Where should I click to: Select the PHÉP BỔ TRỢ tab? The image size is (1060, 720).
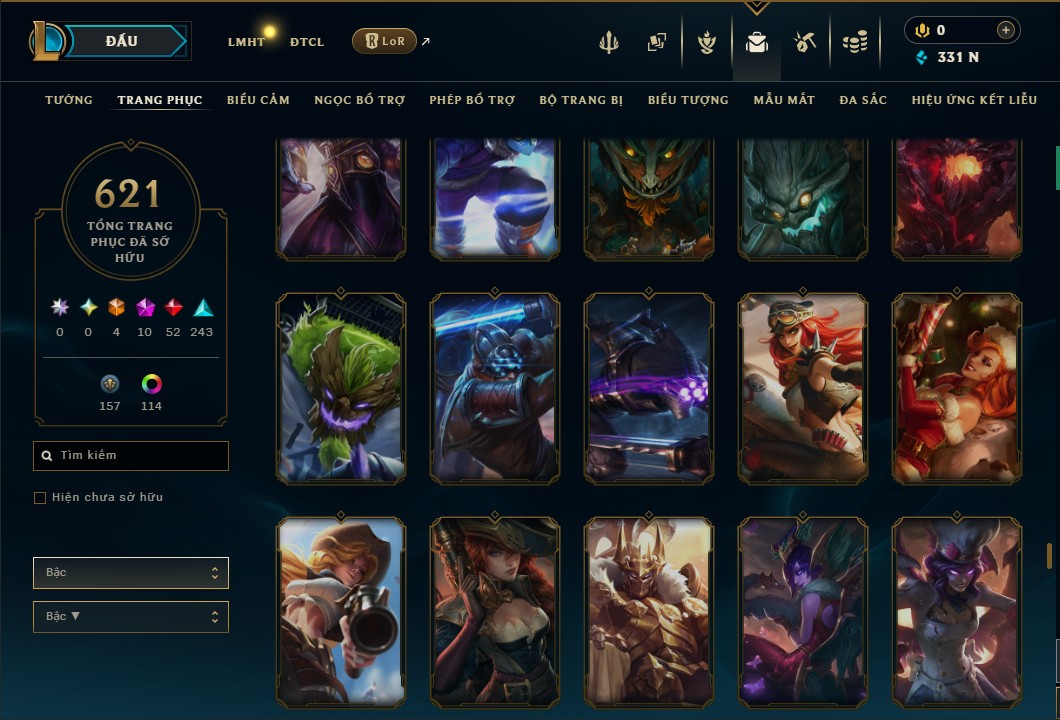[472, 100]
